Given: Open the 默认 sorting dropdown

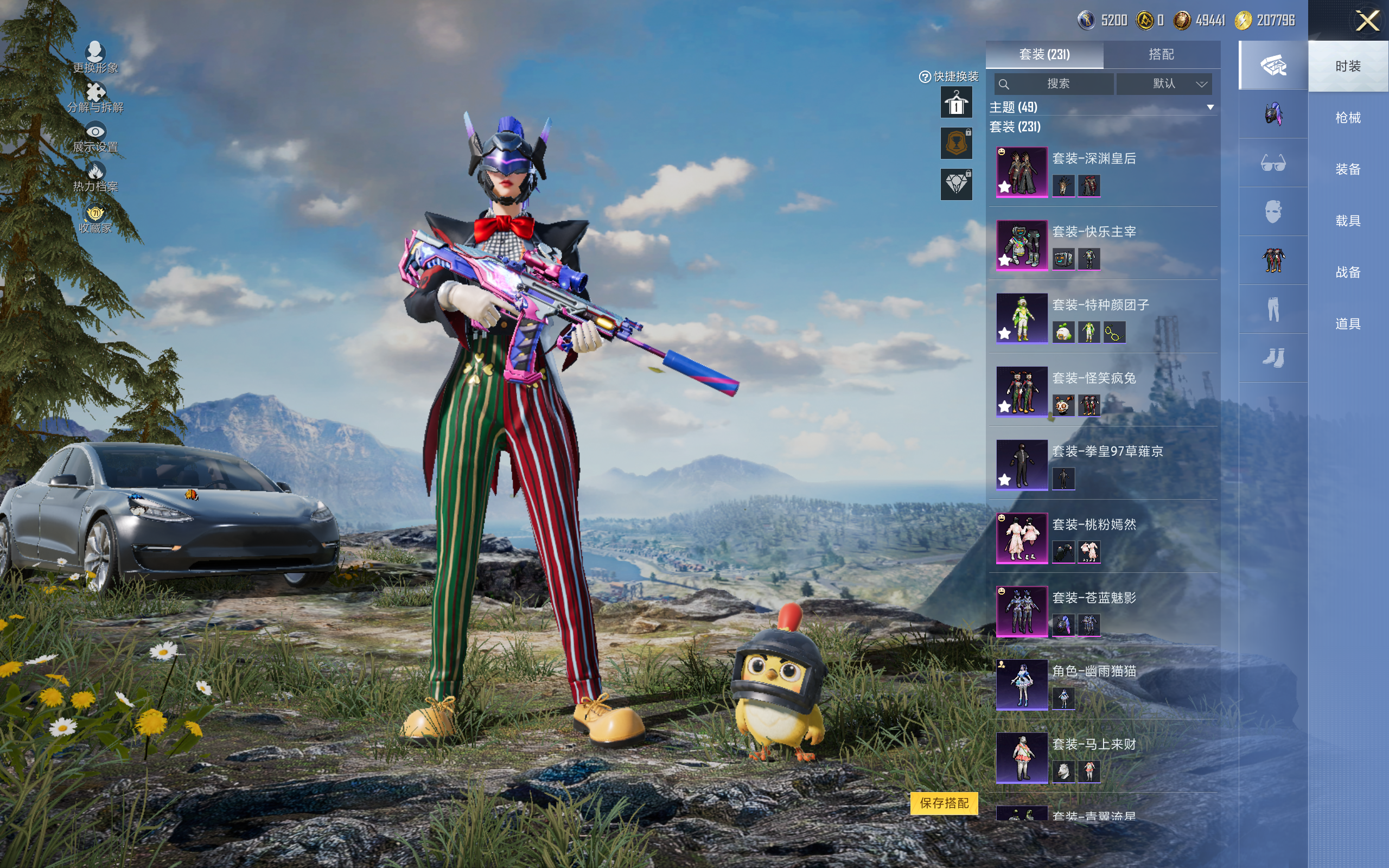Looking at the screenshot, I should click(x=1164, y=84).
